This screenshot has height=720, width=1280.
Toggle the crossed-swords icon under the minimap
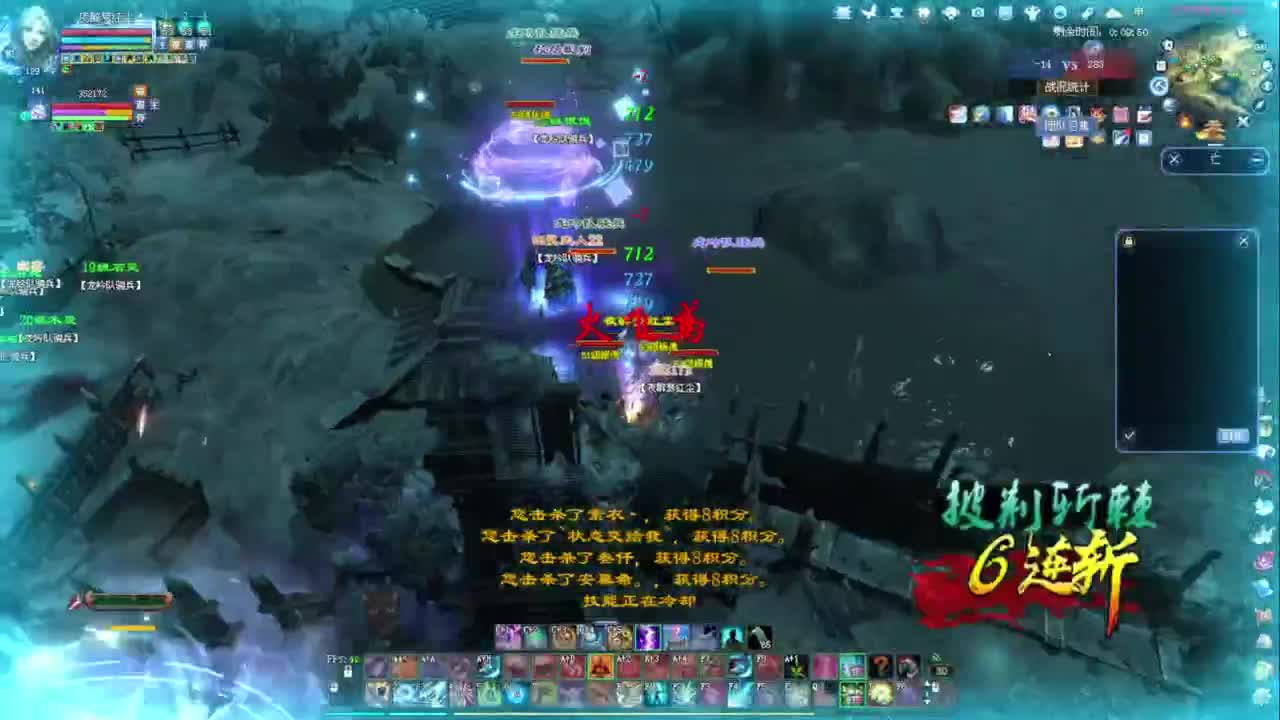coord(1174,159)
